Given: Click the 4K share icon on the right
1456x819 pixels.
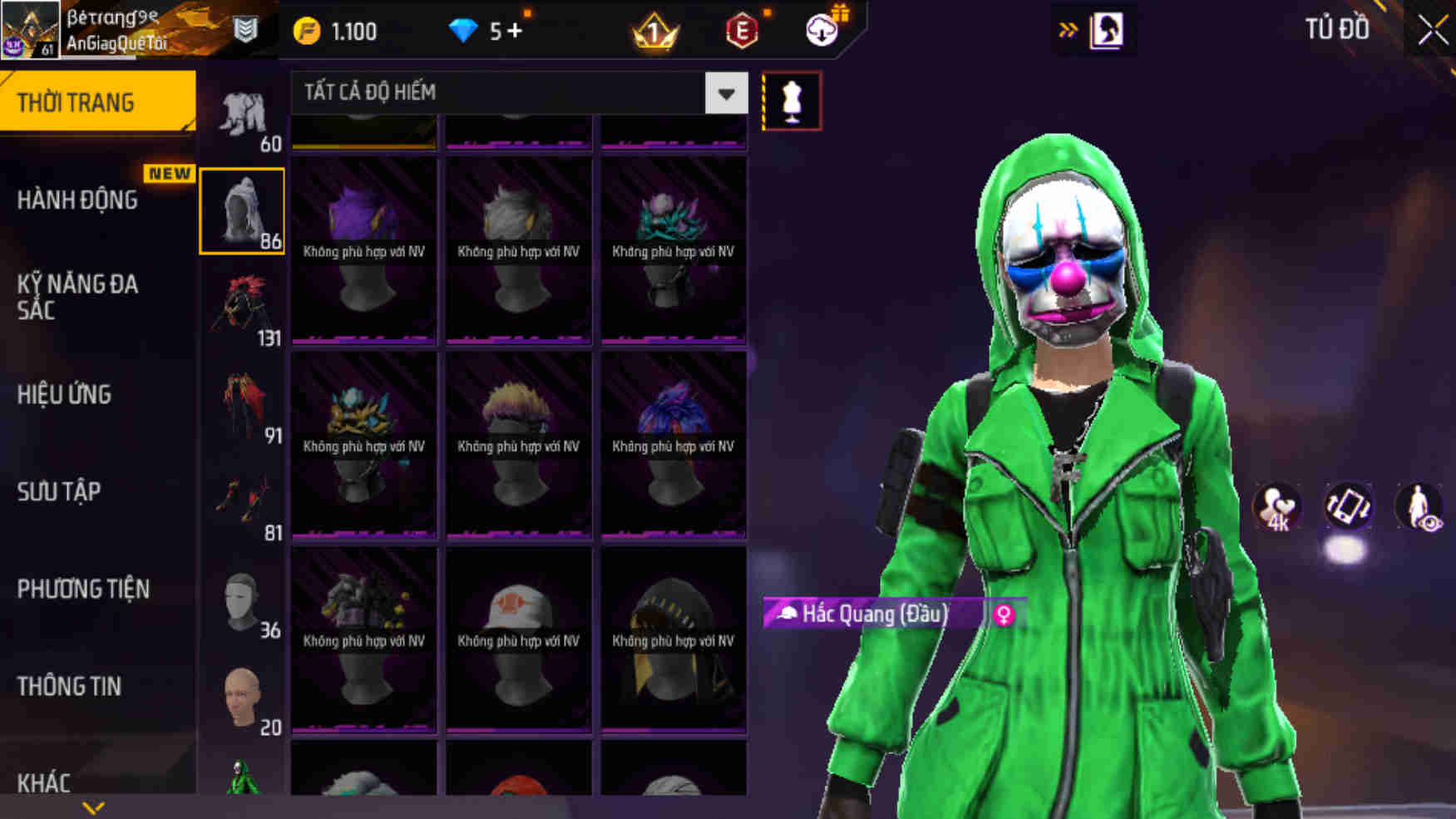Looking at the screenshot, I should click(x=1276, y=505).
